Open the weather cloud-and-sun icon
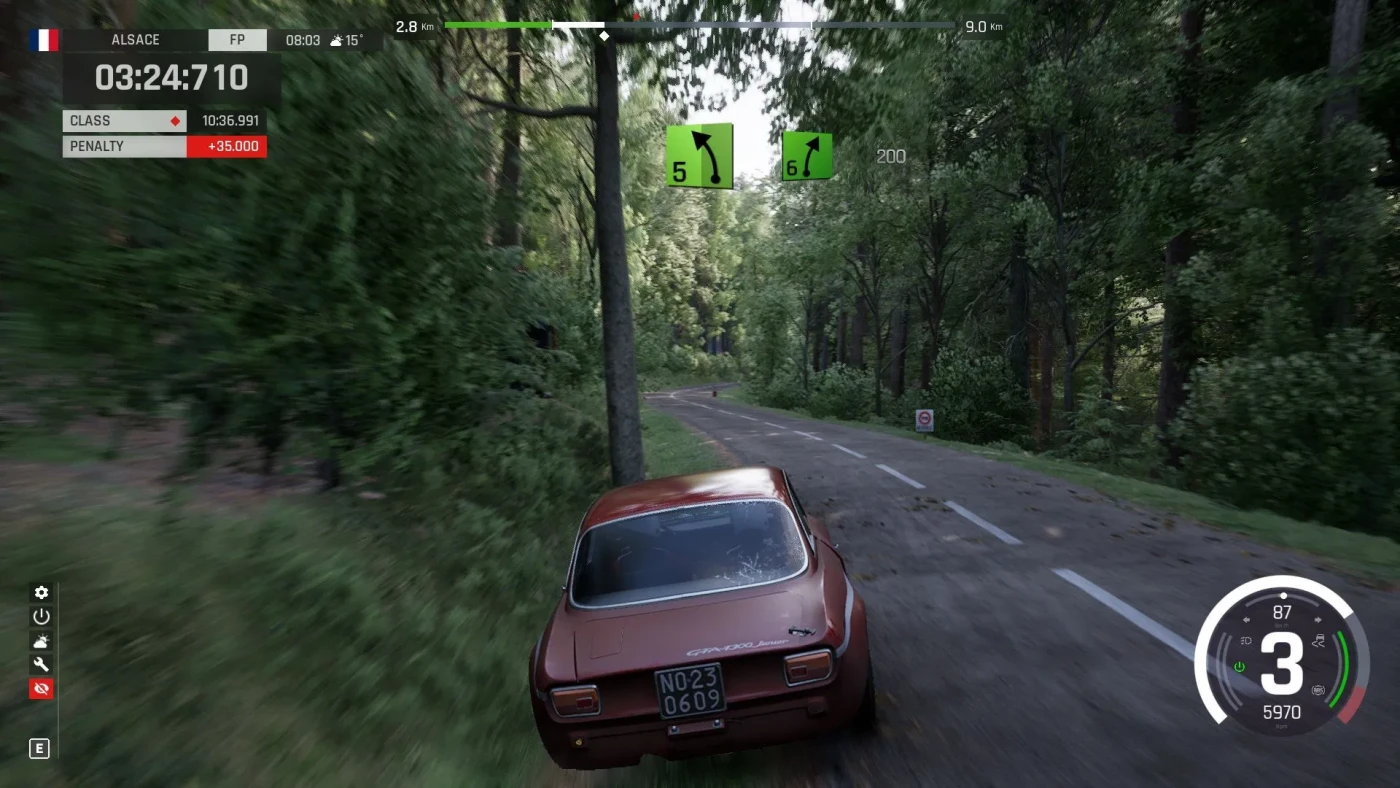 point(41,641)
